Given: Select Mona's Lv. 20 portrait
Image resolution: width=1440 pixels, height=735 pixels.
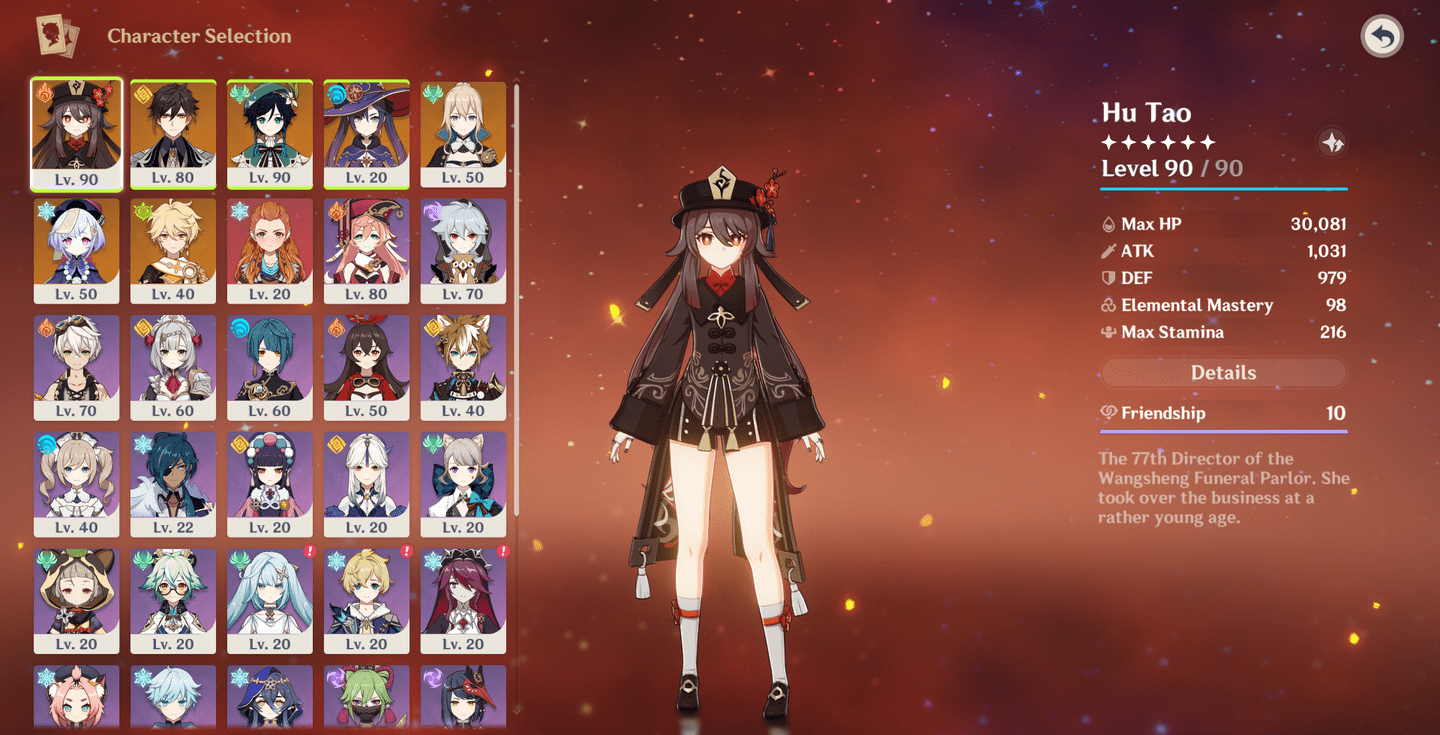Looking at the screenshot, I should [x=366, y=133].
